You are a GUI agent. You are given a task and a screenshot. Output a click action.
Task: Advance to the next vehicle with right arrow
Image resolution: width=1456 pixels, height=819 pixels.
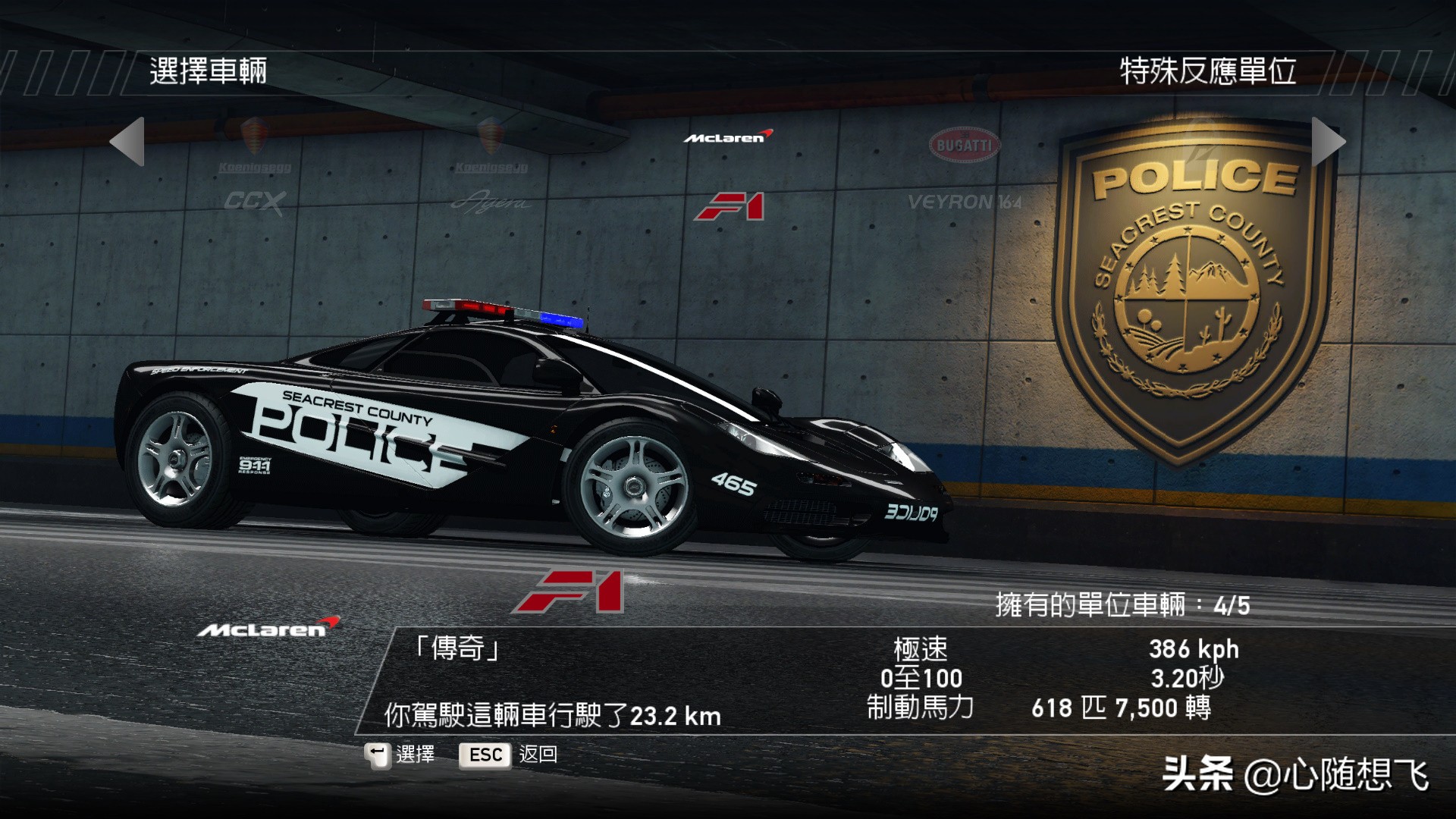pyautogui.click(x=1328, y=141)
